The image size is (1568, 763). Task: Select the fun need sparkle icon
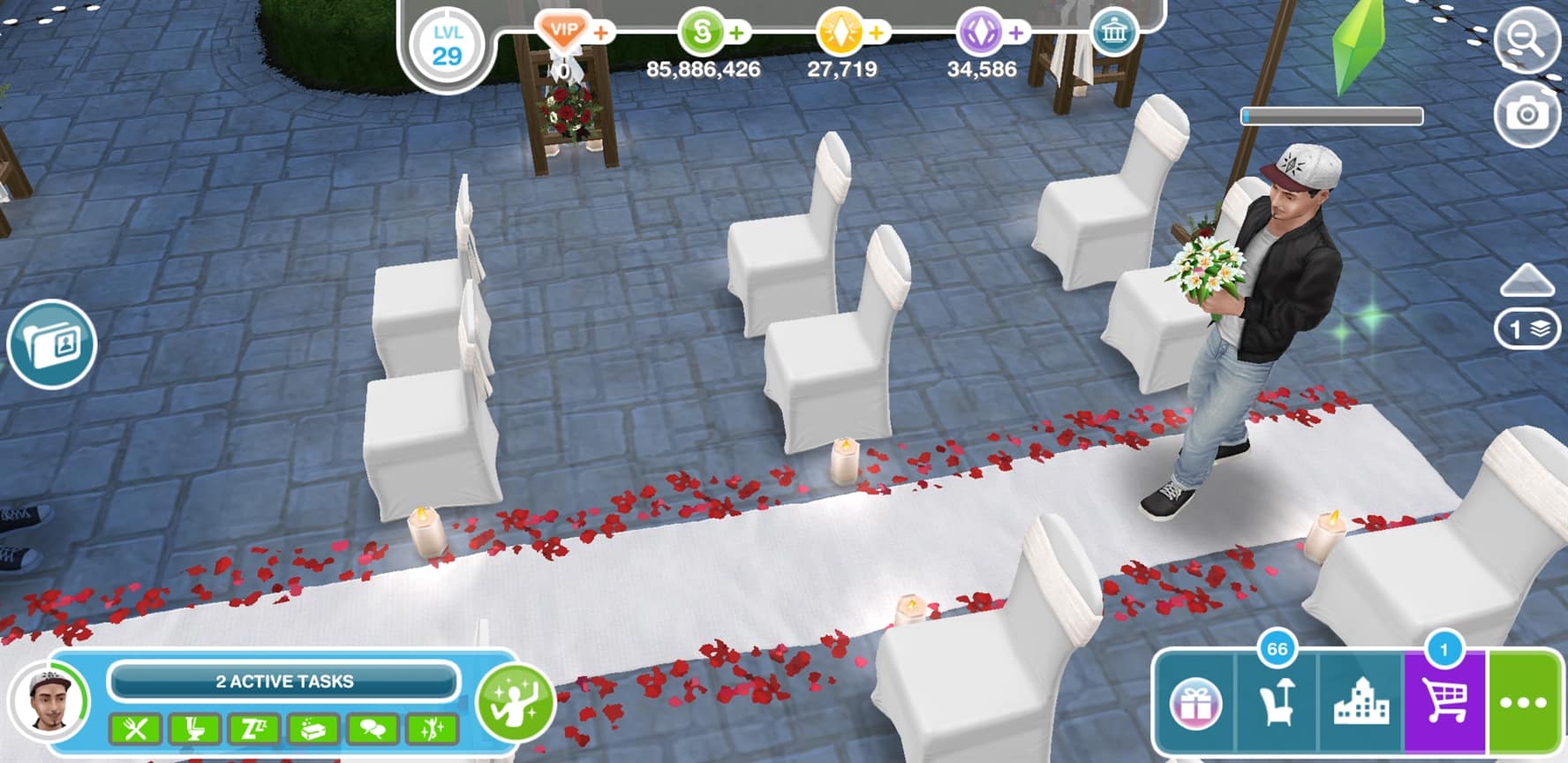pos(432,729)
